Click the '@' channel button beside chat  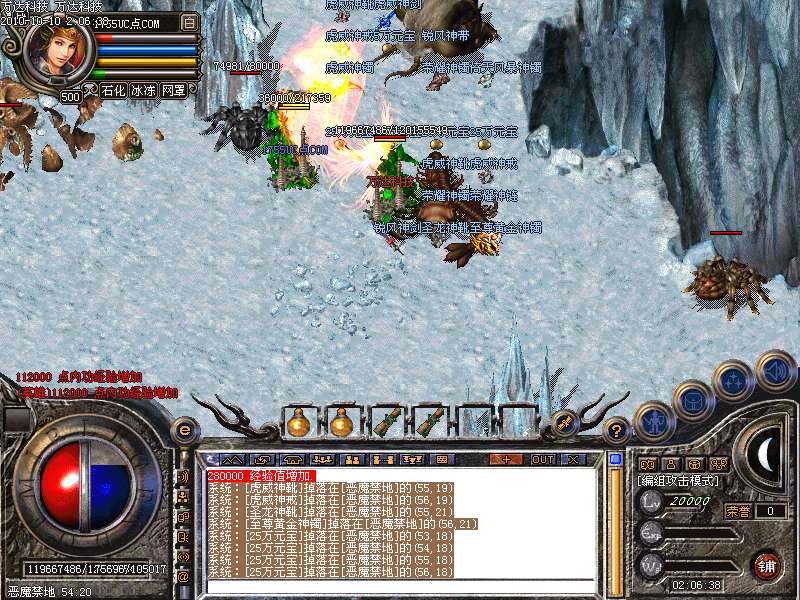tap(183, 576)
